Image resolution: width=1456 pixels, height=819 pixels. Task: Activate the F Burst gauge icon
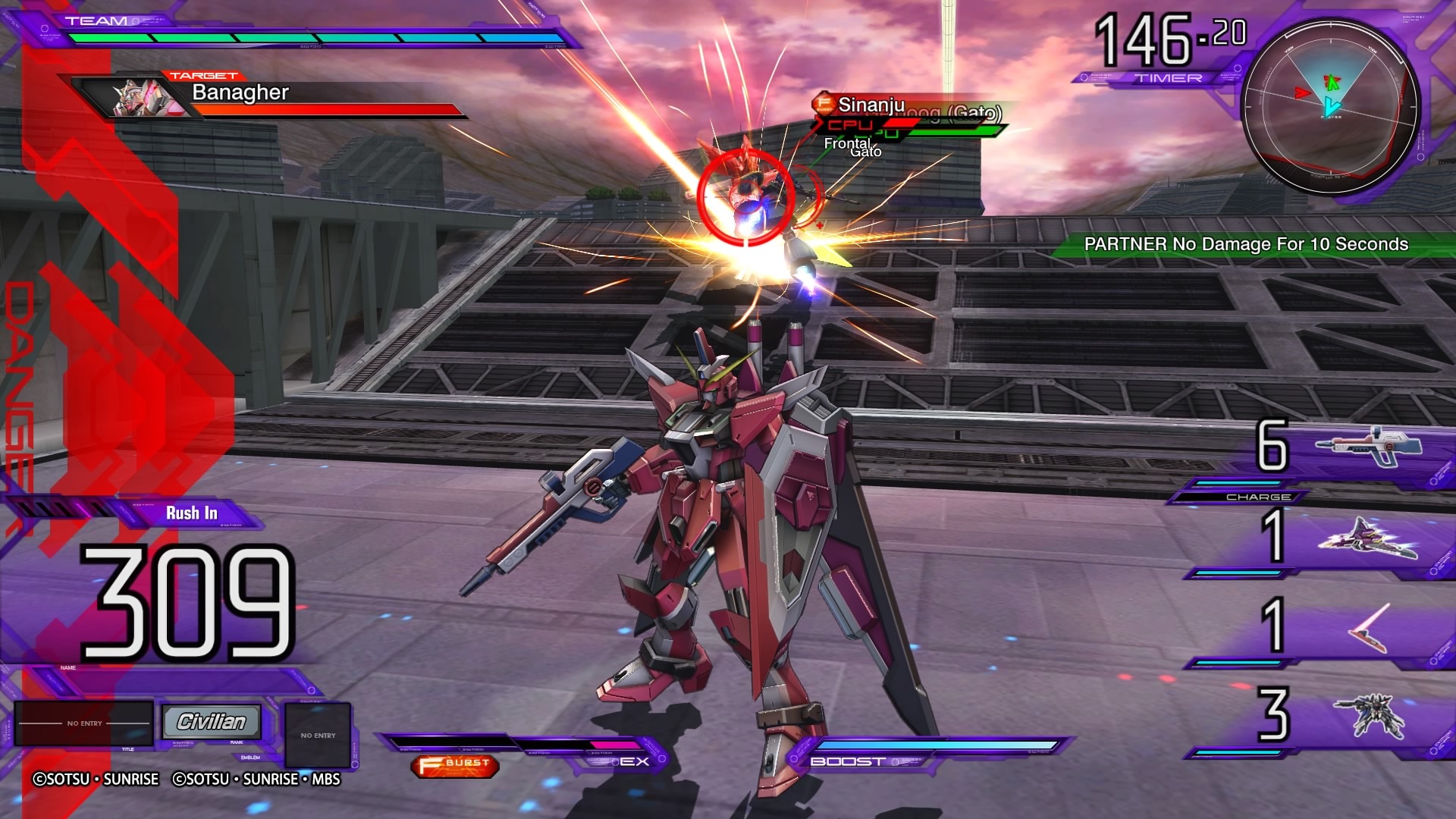[455, 766]
